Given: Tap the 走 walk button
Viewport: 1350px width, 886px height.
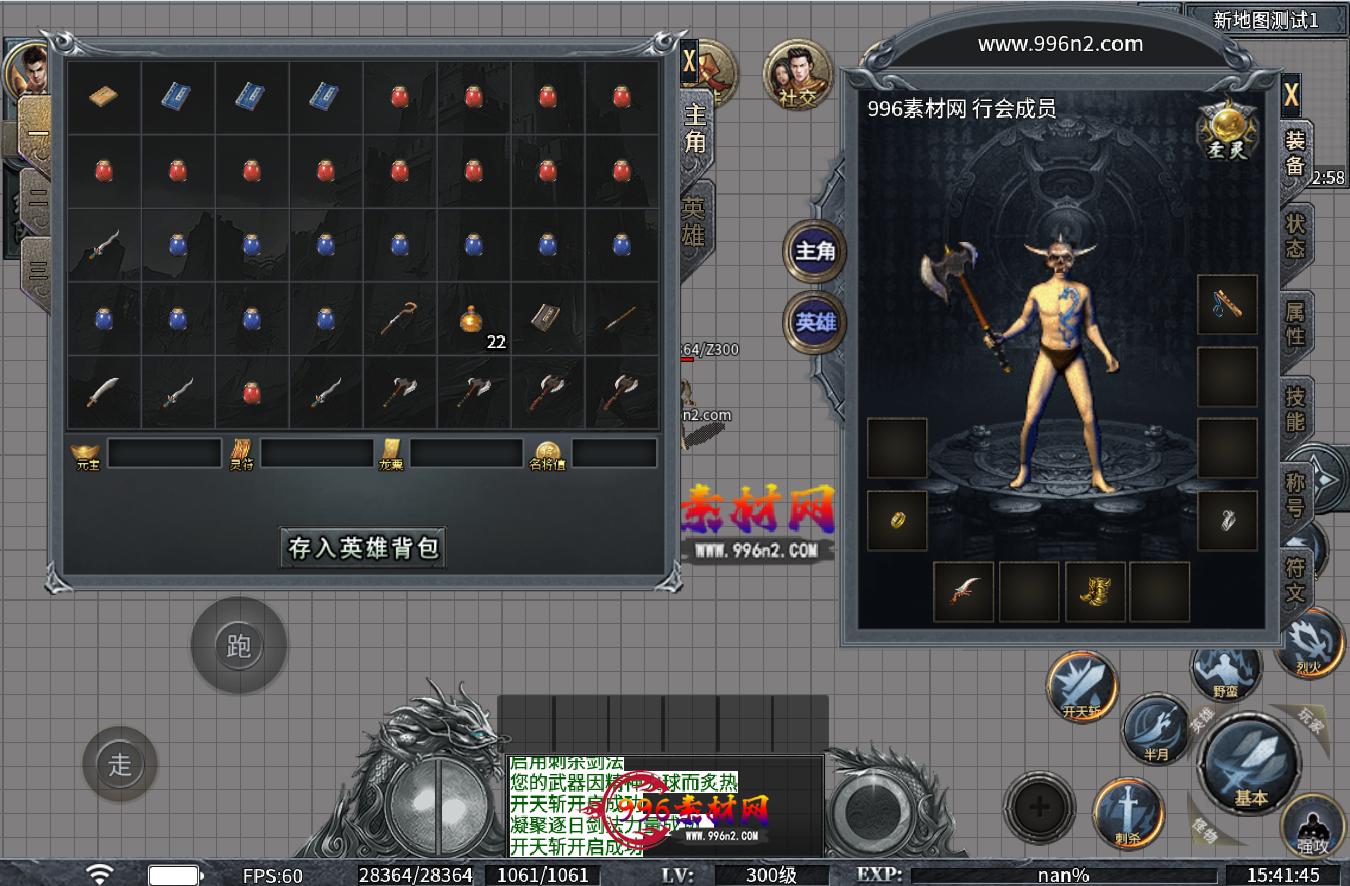Looking at the screenshot, I should 120,765.
